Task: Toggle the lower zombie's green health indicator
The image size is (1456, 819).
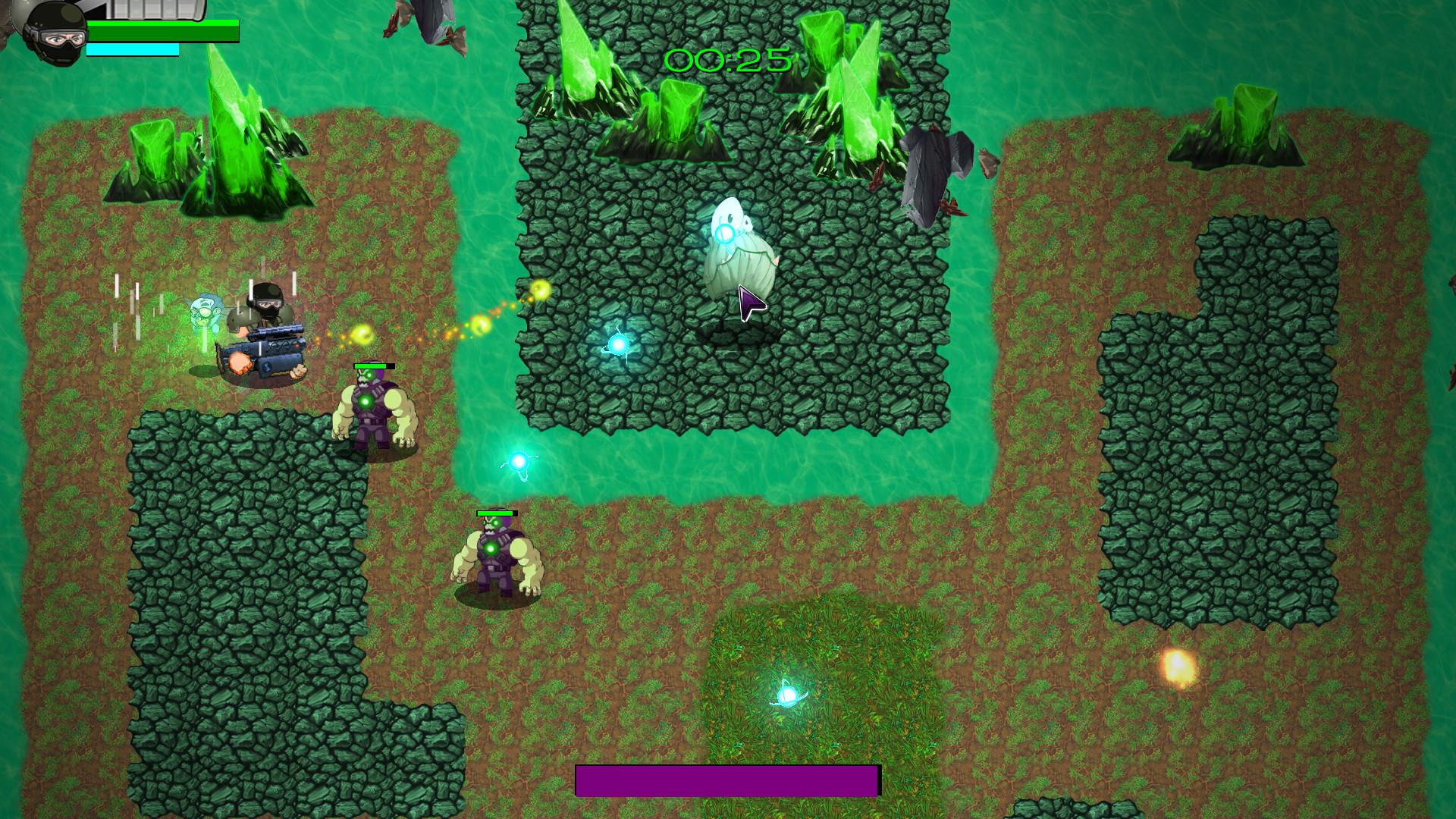Action: [x=498, y=514]
